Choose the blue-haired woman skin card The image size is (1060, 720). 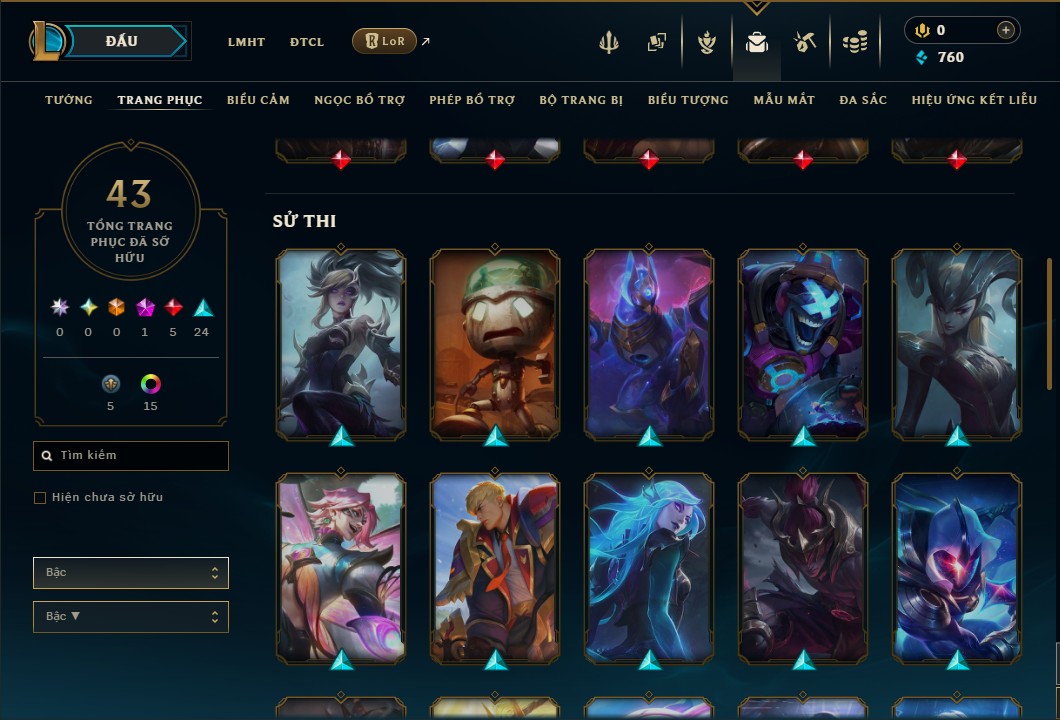click(x=649, y=567)
